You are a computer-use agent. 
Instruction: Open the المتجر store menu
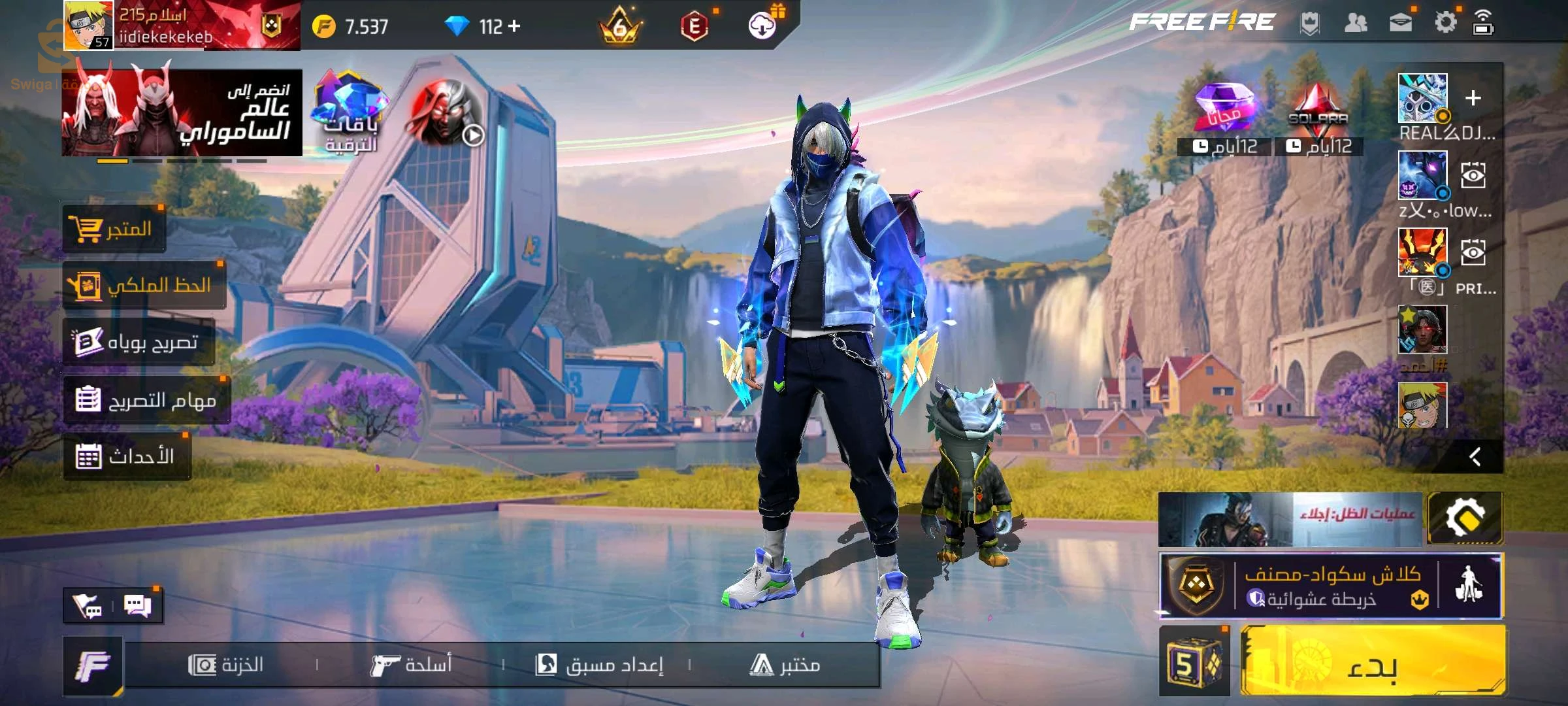pyautogui.click(x=114, y=229)
